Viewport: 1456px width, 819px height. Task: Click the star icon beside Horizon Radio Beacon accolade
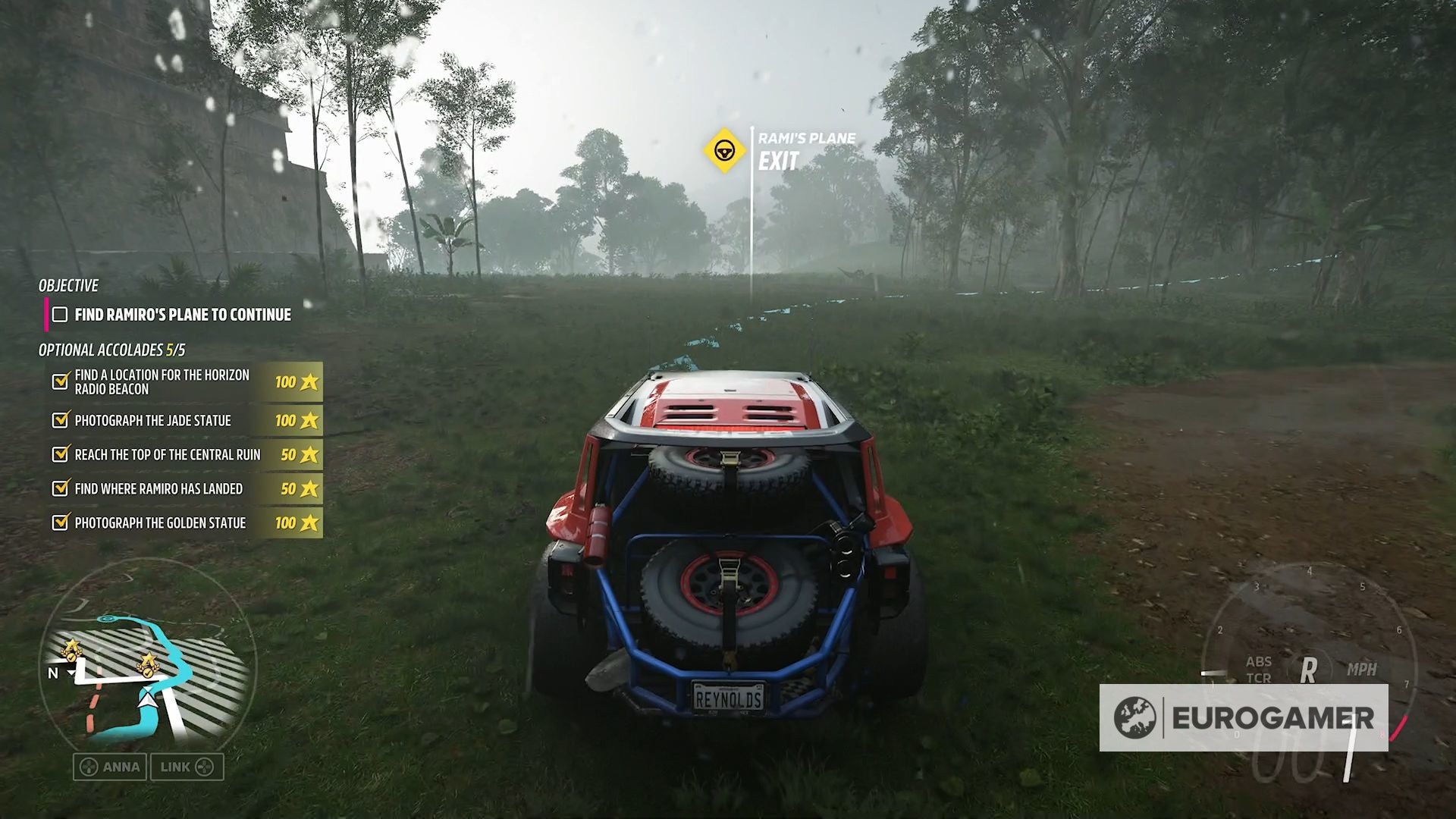309,382
